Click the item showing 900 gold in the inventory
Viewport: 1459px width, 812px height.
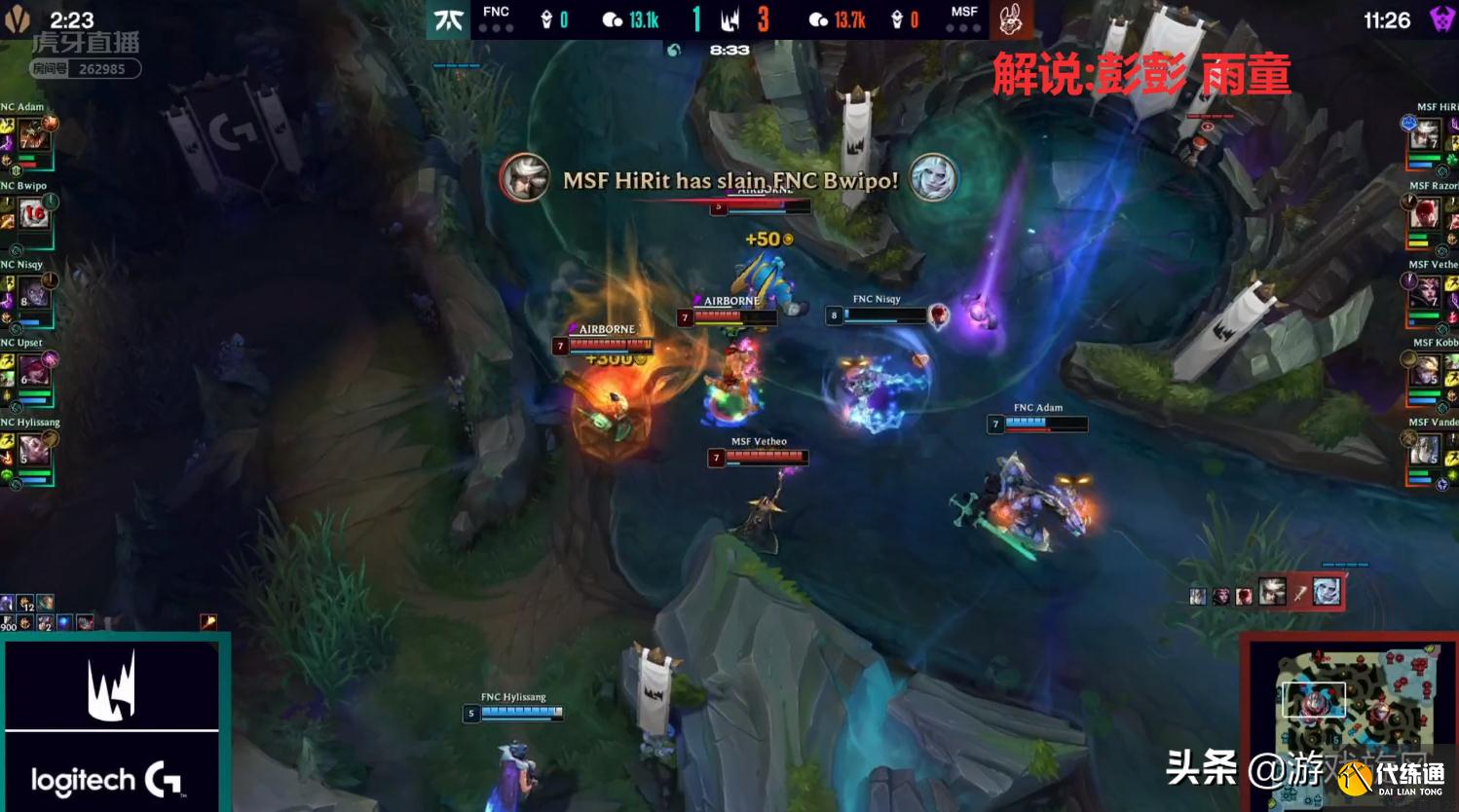click(x=8, y=620)
